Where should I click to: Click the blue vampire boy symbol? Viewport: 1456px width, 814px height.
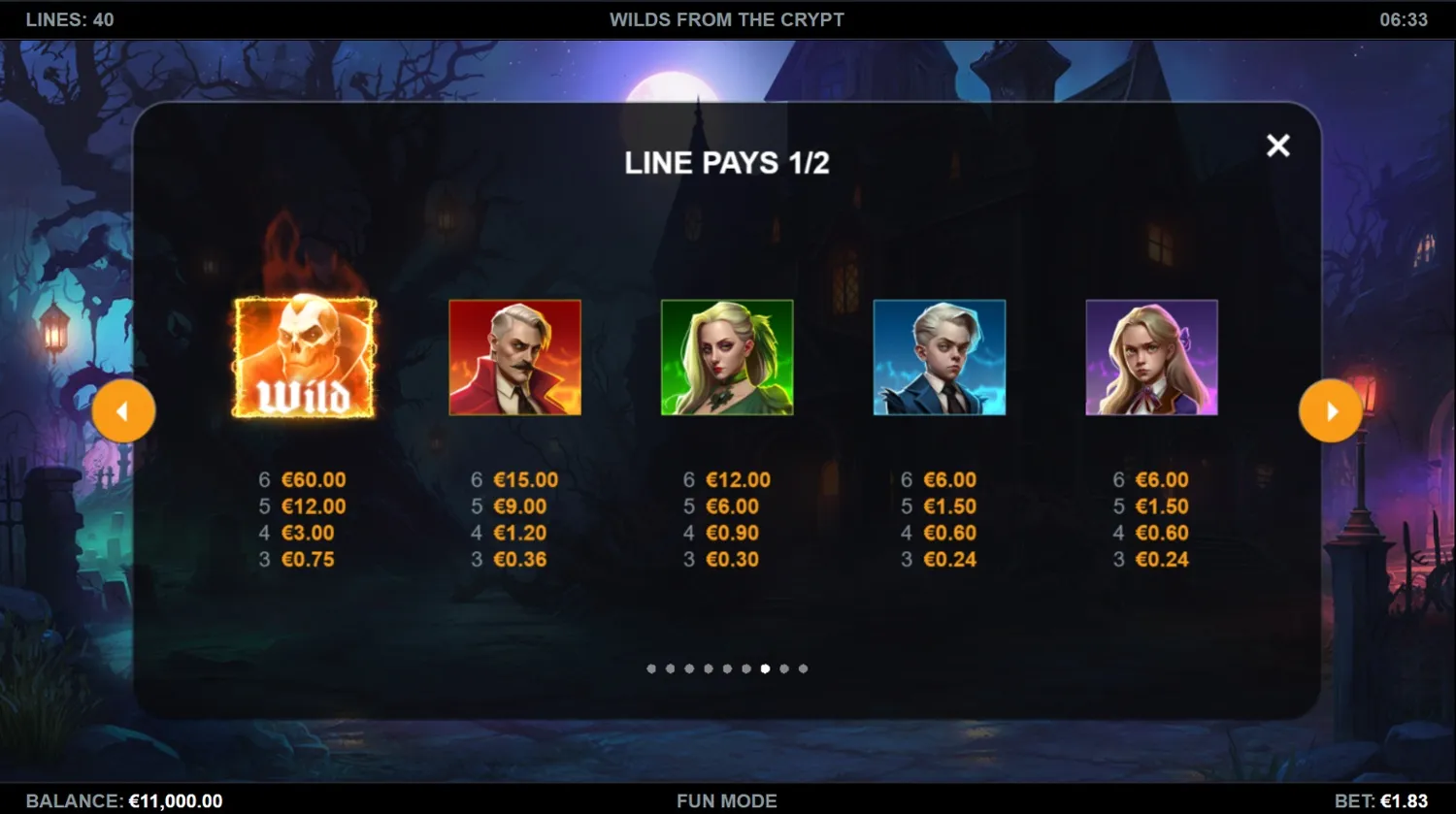pos(939,358)
